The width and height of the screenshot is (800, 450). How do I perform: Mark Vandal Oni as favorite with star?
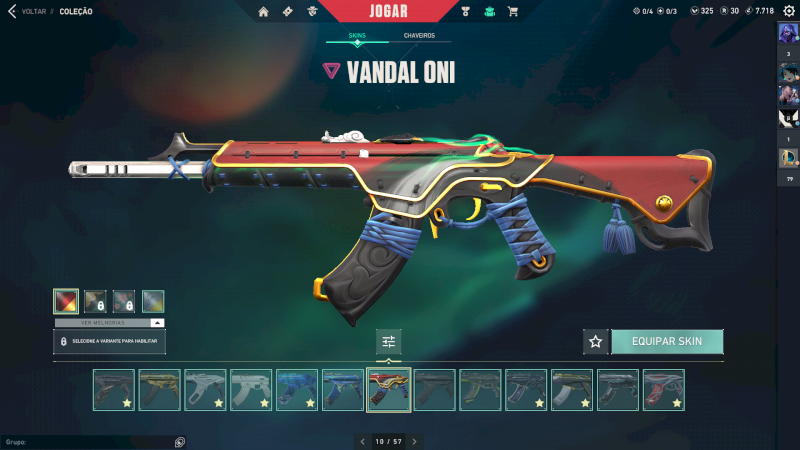[x=596, y=341]
